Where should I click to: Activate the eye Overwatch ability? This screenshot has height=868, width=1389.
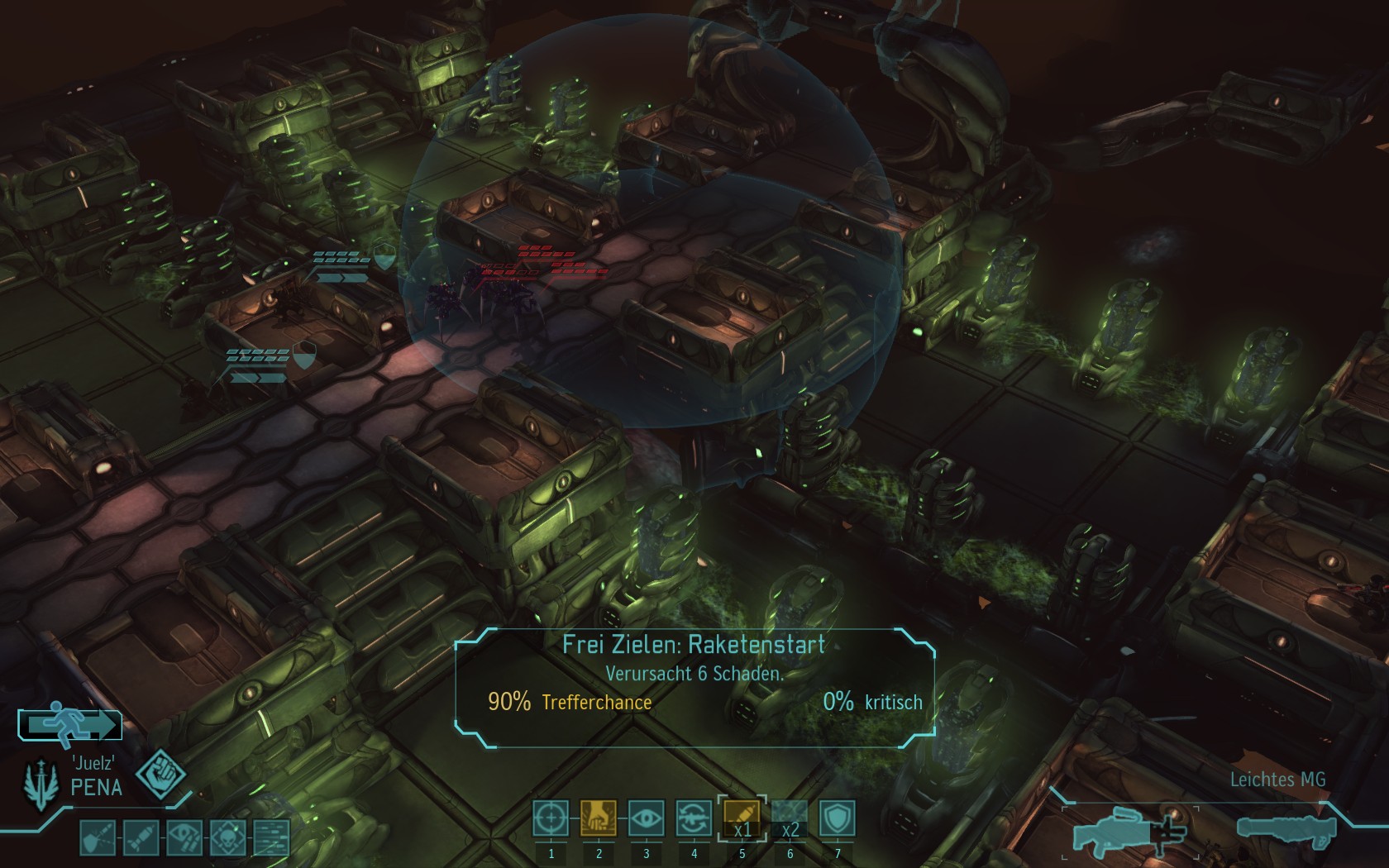pos(646,819)
